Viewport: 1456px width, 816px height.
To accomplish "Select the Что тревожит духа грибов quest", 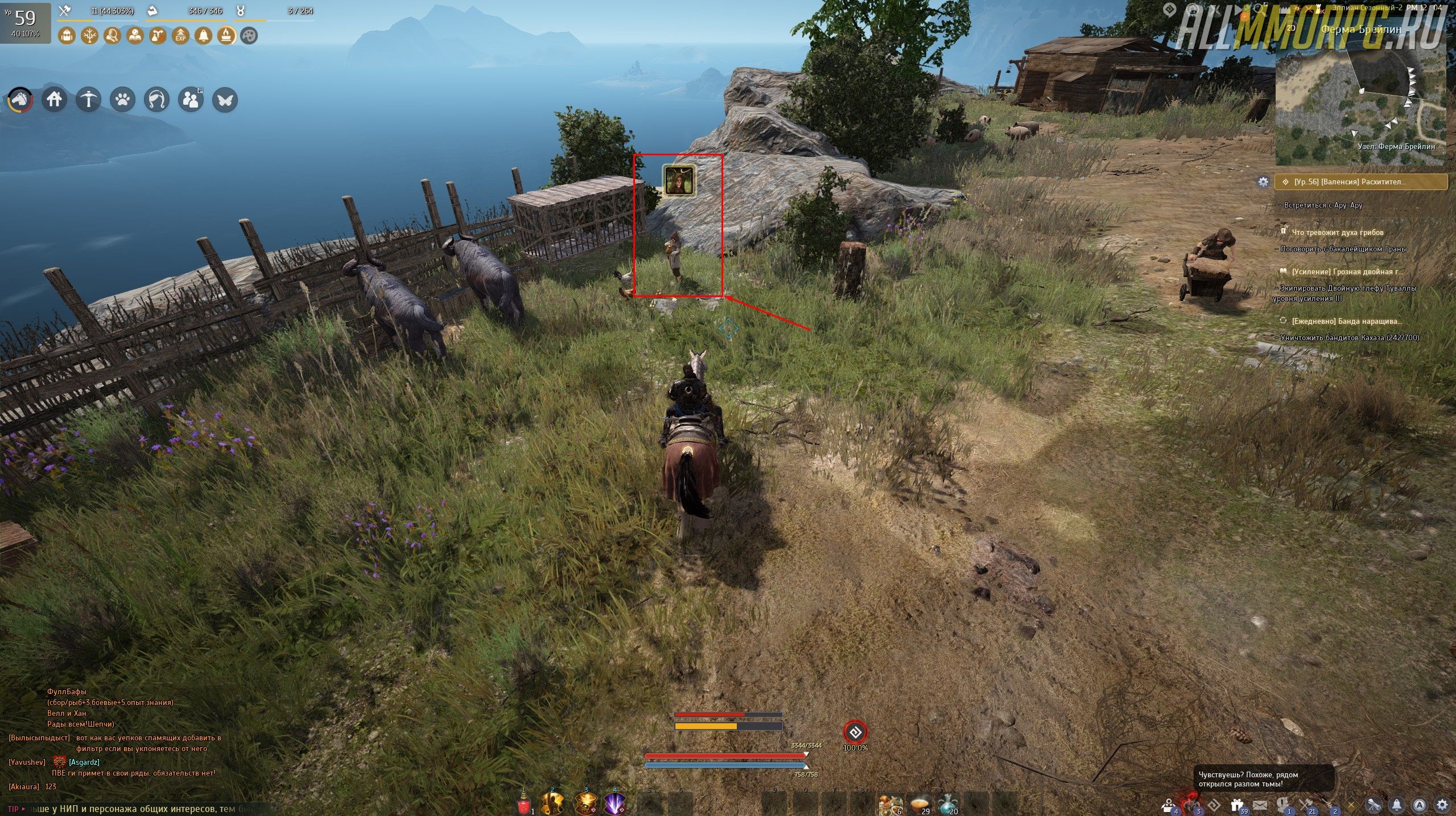I will (x=1337, y=232).
